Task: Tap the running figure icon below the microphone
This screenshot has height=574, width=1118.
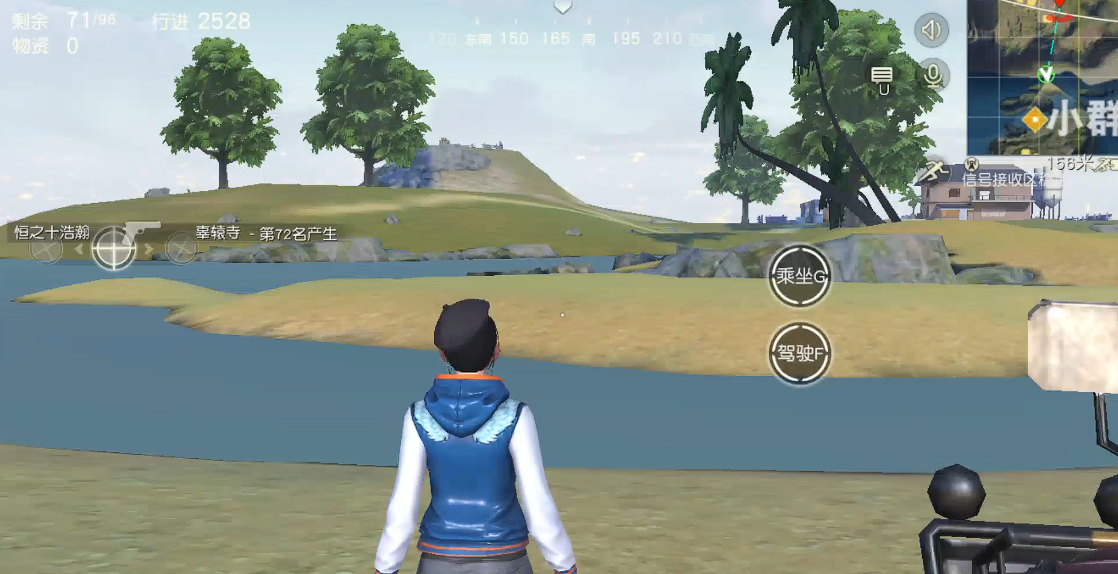Action: click(936, 170)
